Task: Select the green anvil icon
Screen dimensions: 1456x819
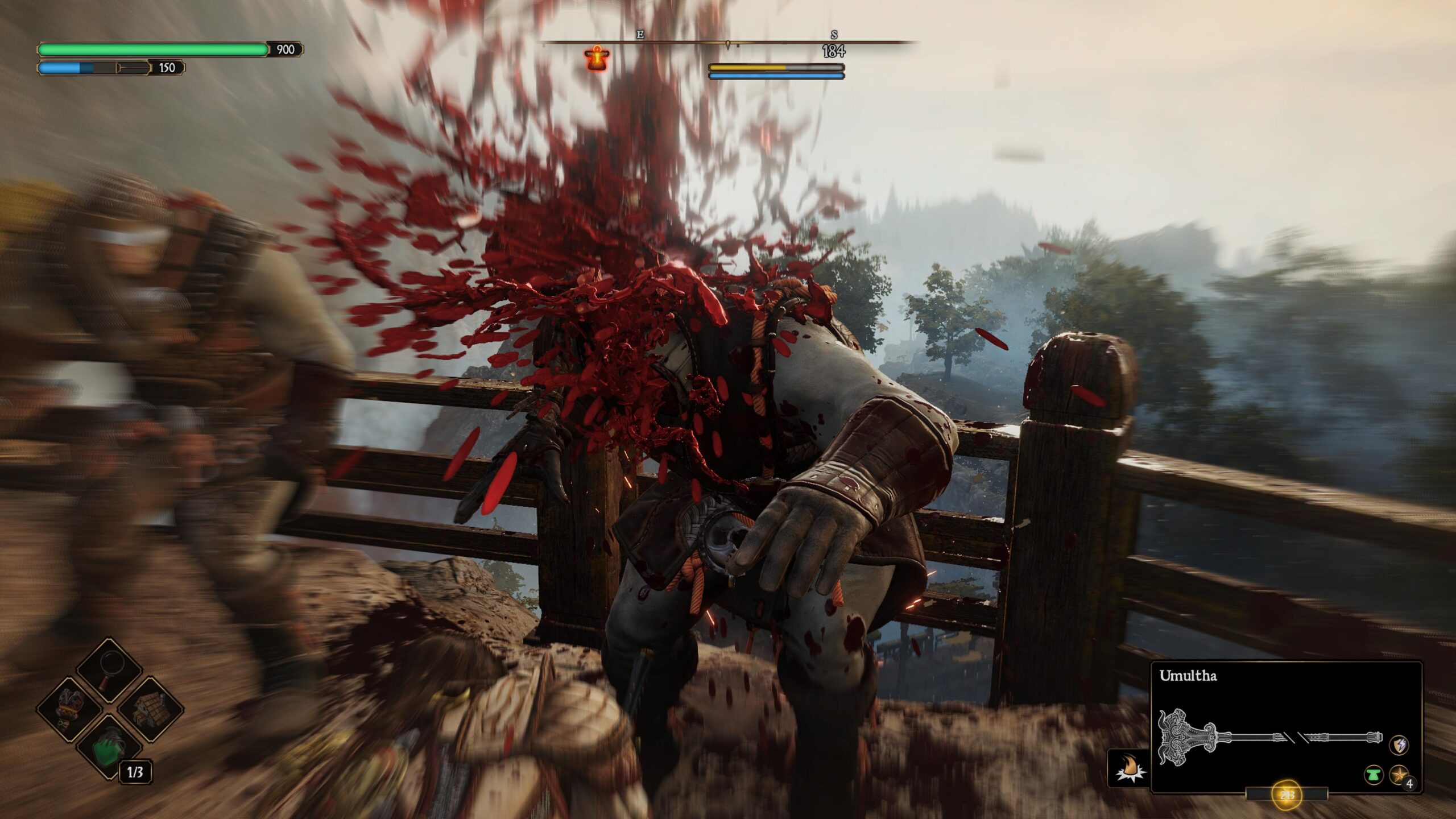Action: 1374,775
